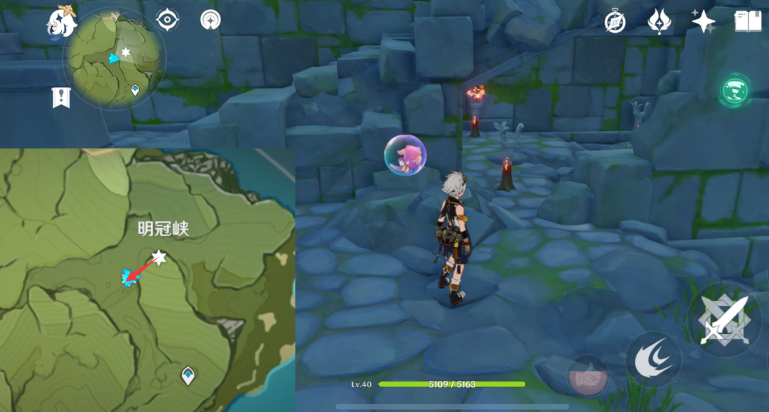Tap the faded pink fist button
The height and width of the screenshot is (412, 769).
tap(587, 376)
